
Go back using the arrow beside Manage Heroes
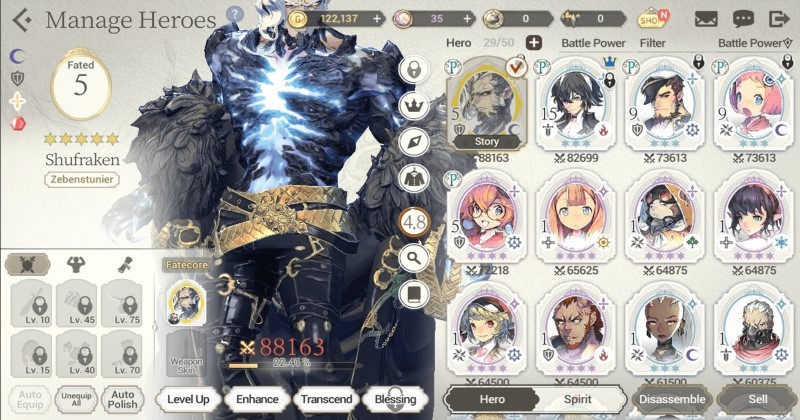point(22,20)
